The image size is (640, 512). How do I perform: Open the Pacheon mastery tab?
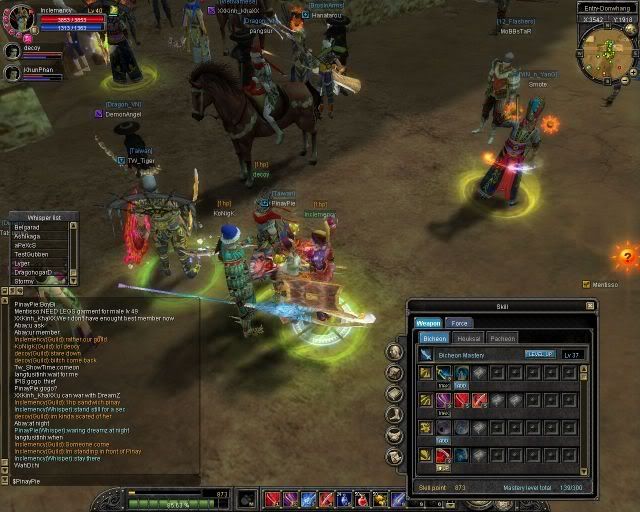502,338
